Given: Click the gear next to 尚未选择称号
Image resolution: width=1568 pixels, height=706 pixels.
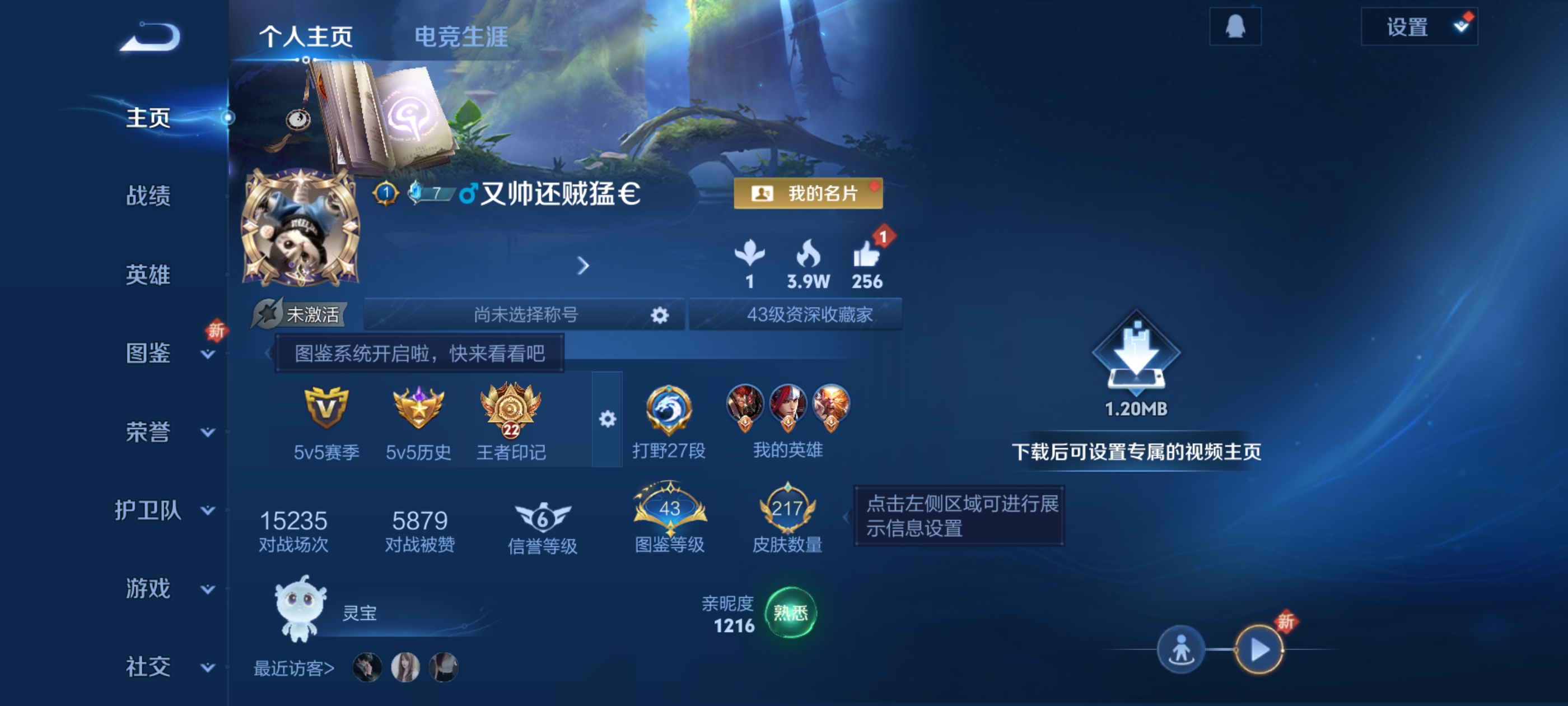Looking at the screenshot, I should [x=661, y=314].
